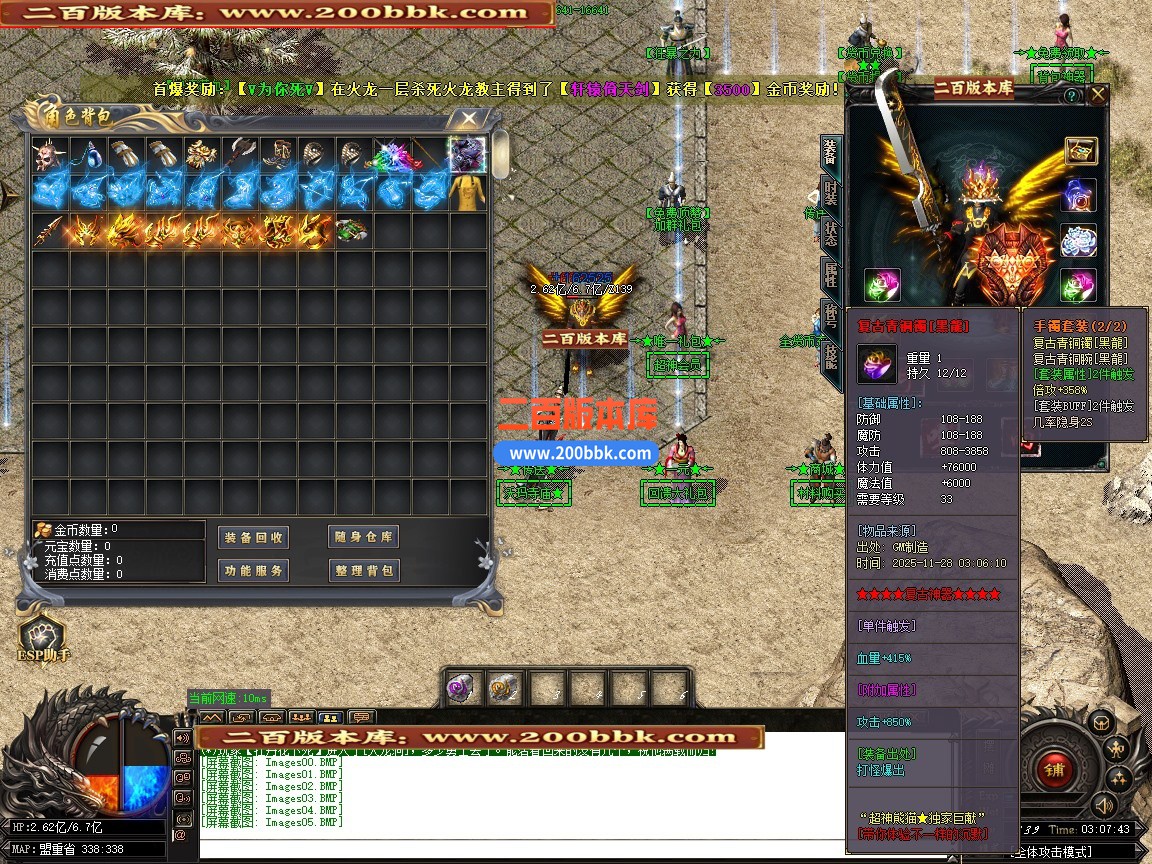Switch to the 时装 fashion tab

click(x=830, y=190)
